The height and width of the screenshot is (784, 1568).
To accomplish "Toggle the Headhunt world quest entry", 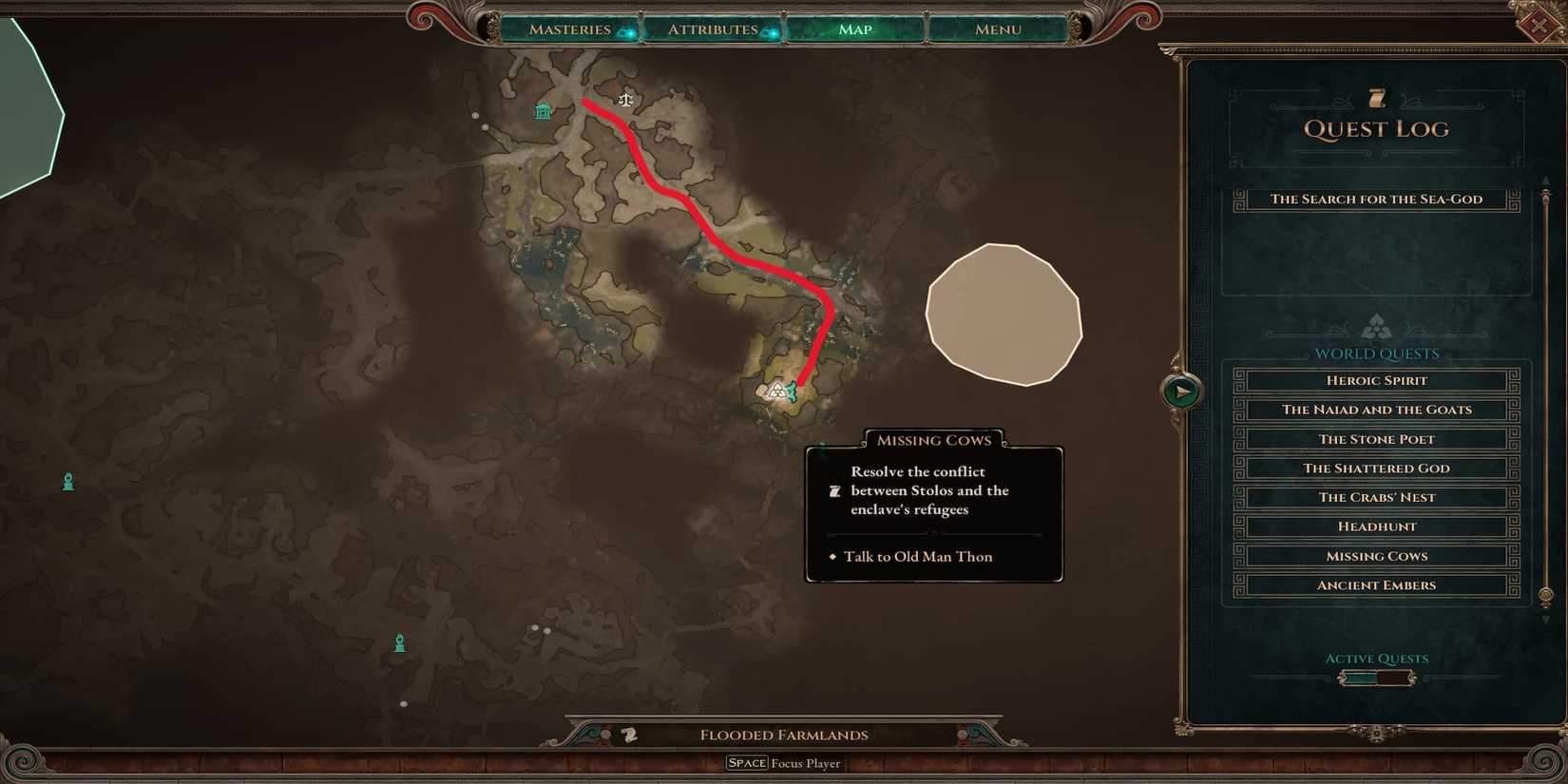I will coord(1376,526).
